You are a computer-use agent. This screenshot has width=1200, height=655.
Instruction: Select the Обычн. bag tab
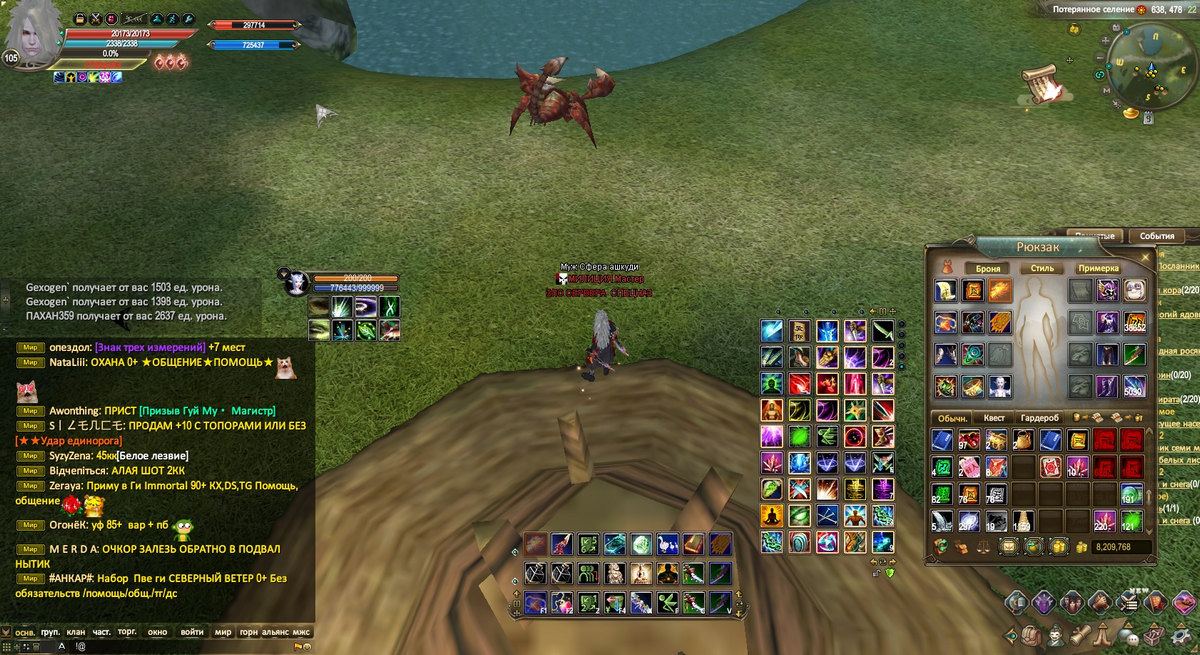950,418
